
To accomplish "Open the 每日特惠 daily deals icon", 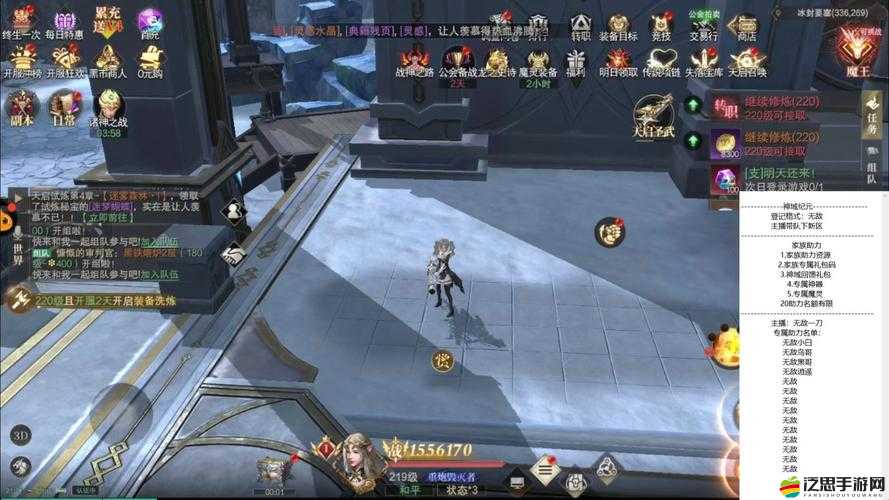I will tap(63, 22).
